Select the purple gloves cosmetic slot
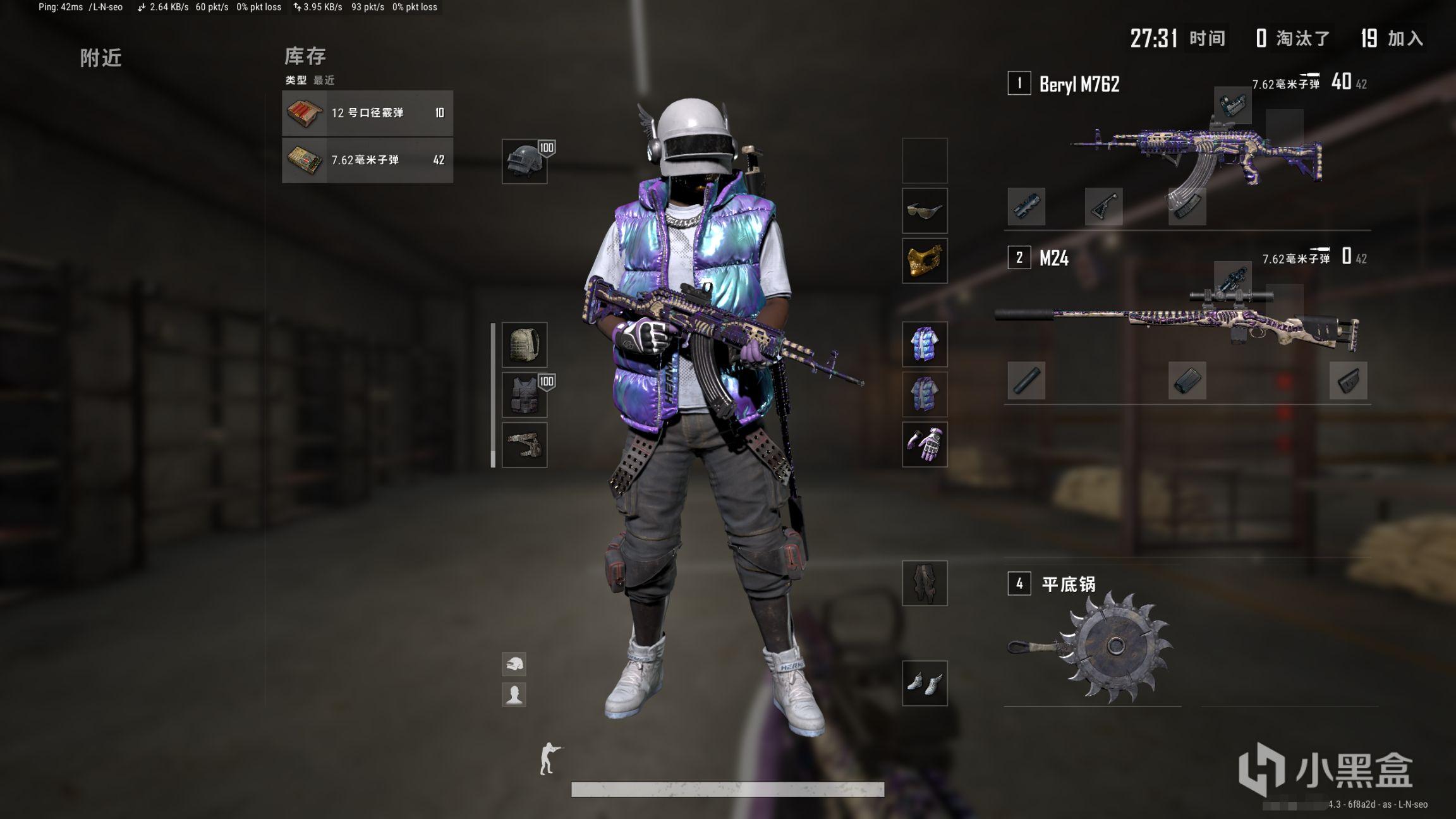Screen dimensions: 1456x819 point(925,445)
